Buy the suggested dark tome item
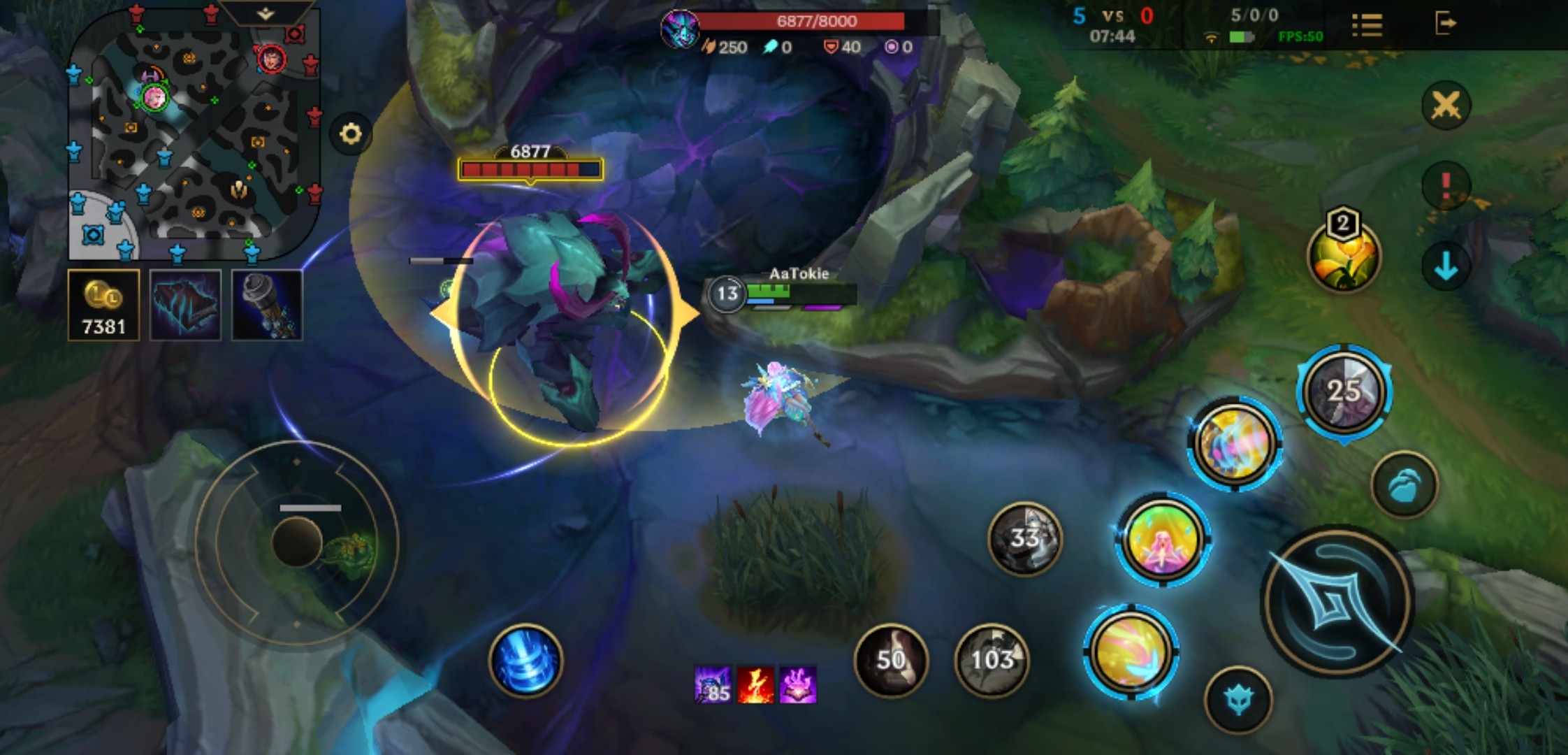The image size is (1568, 755). (x=185, y=305)
